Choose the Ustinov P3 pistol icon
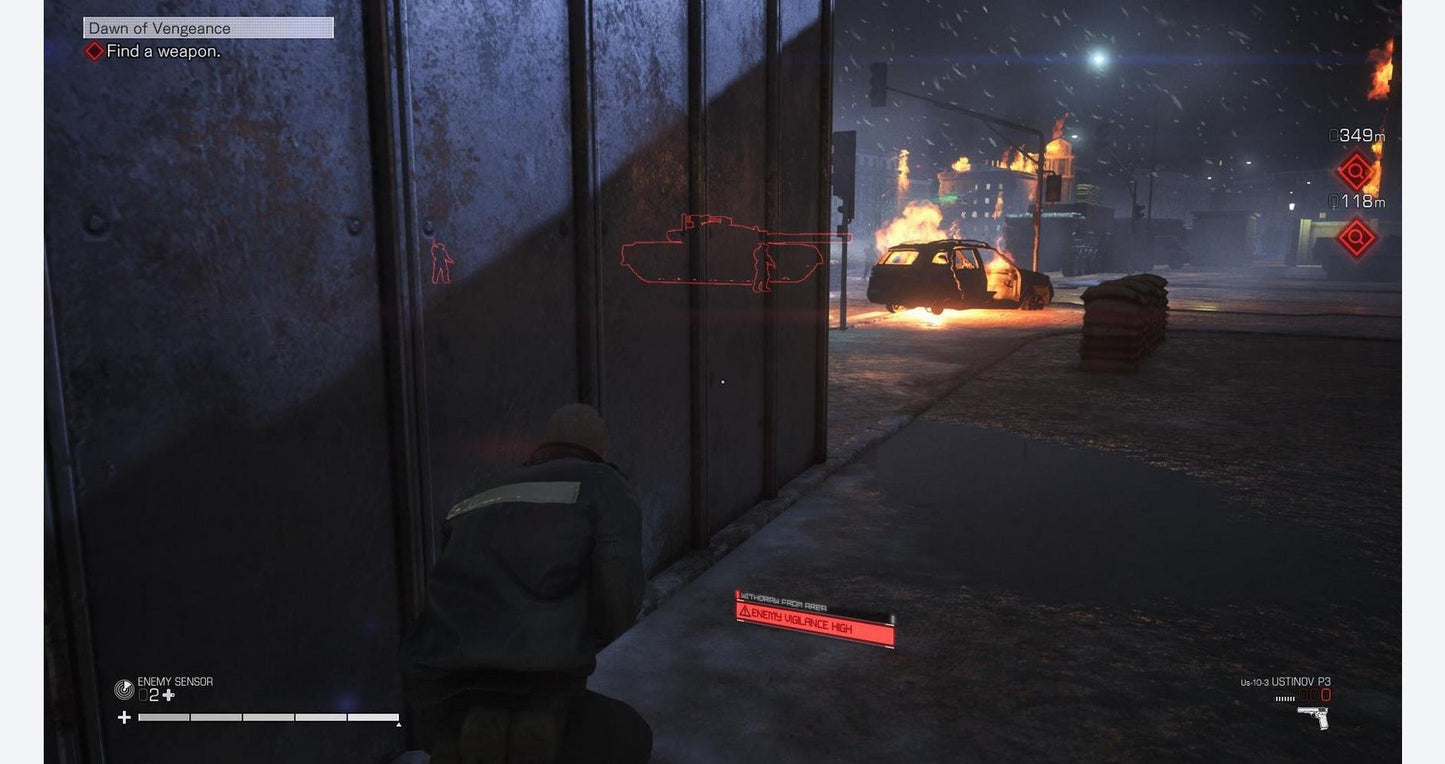This screenshot has height=764, width=1445. (x=1312, y=717)
